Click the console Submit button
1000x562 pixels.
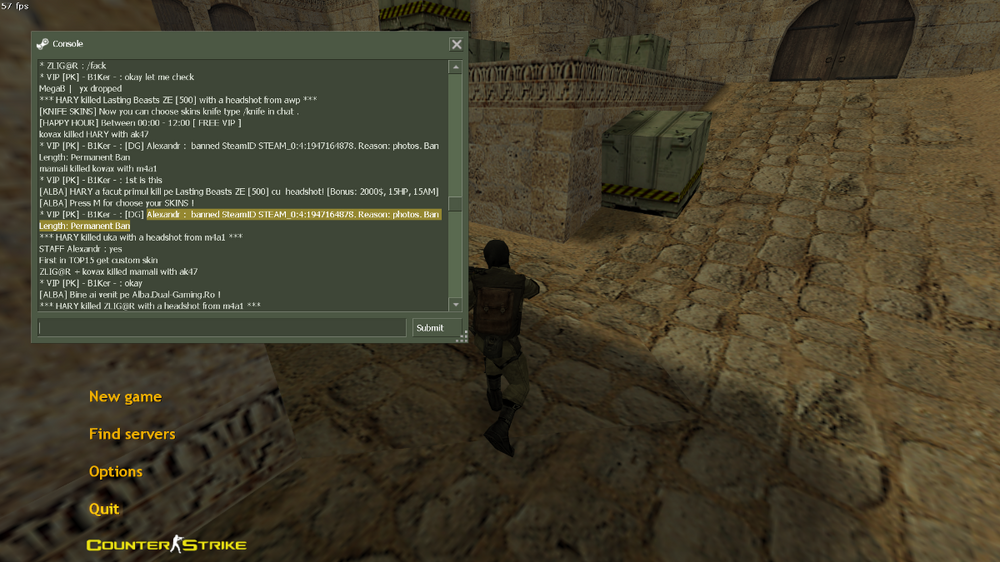point(430,328)
